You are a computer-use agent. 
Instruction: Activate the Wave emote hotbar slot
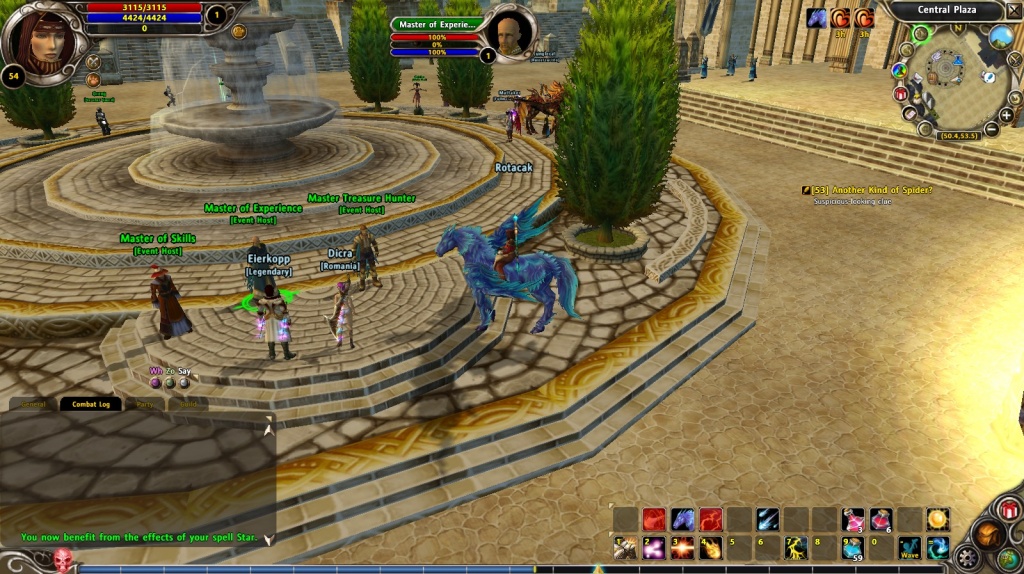pyautogui.click(x=909, y=547)
